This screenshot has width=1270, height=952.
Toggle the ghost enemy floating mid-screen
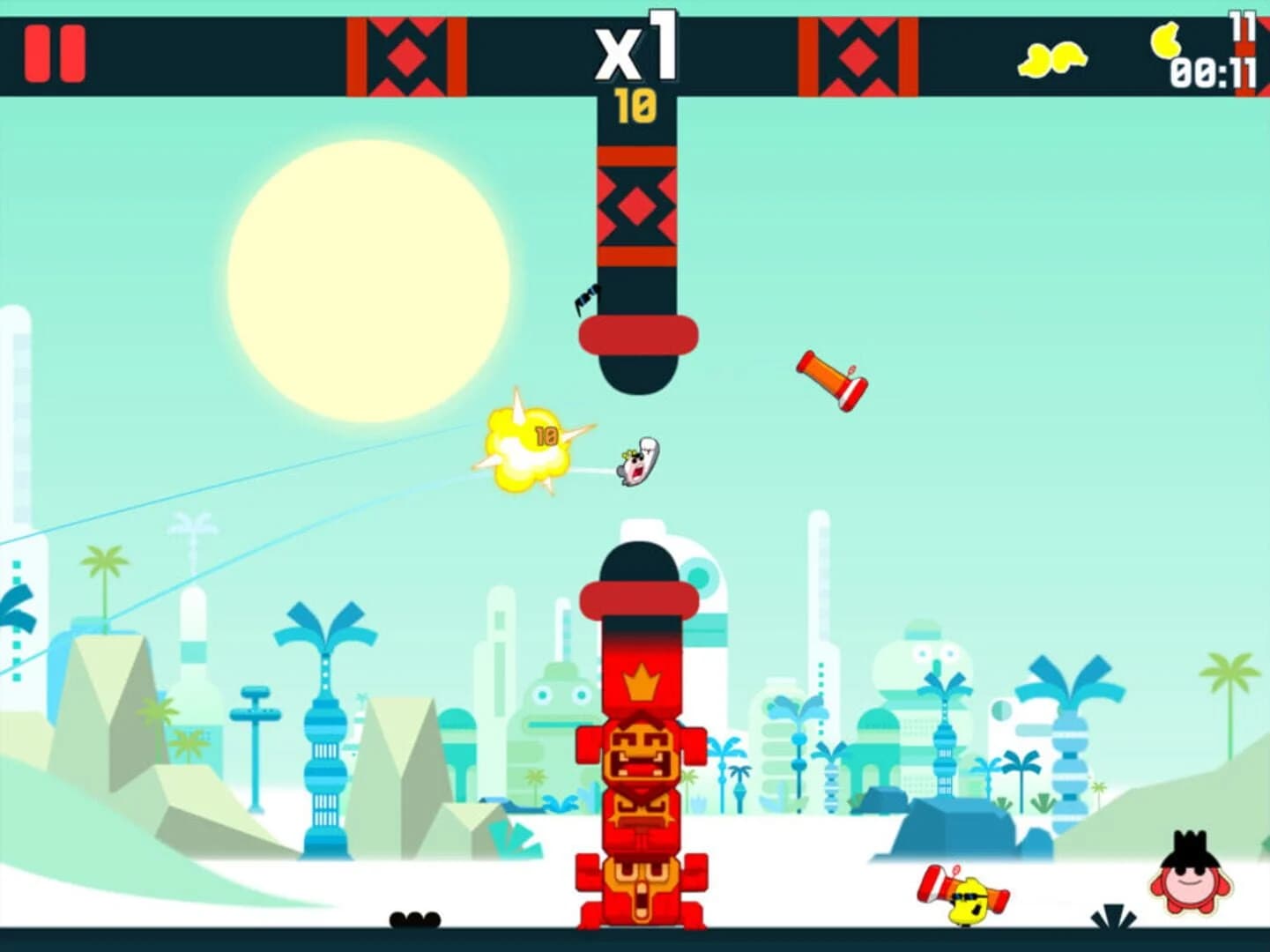(x=635, y=463)
